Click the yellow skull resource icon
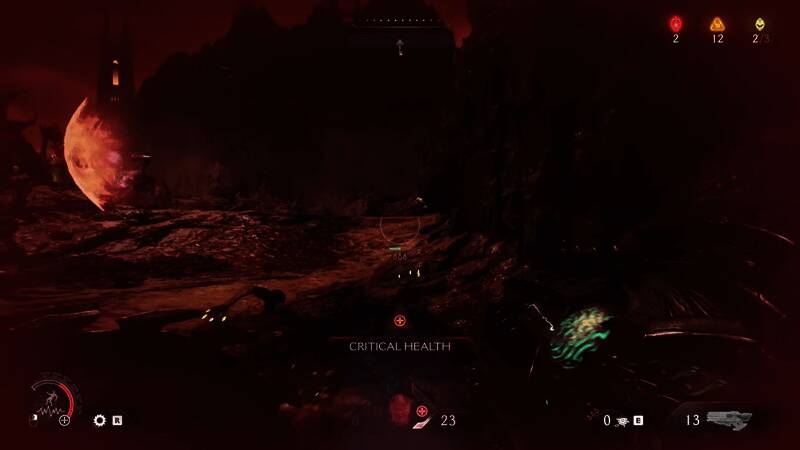Image resolution: width=800 pixels, height=450 pixels. [760, 24]
